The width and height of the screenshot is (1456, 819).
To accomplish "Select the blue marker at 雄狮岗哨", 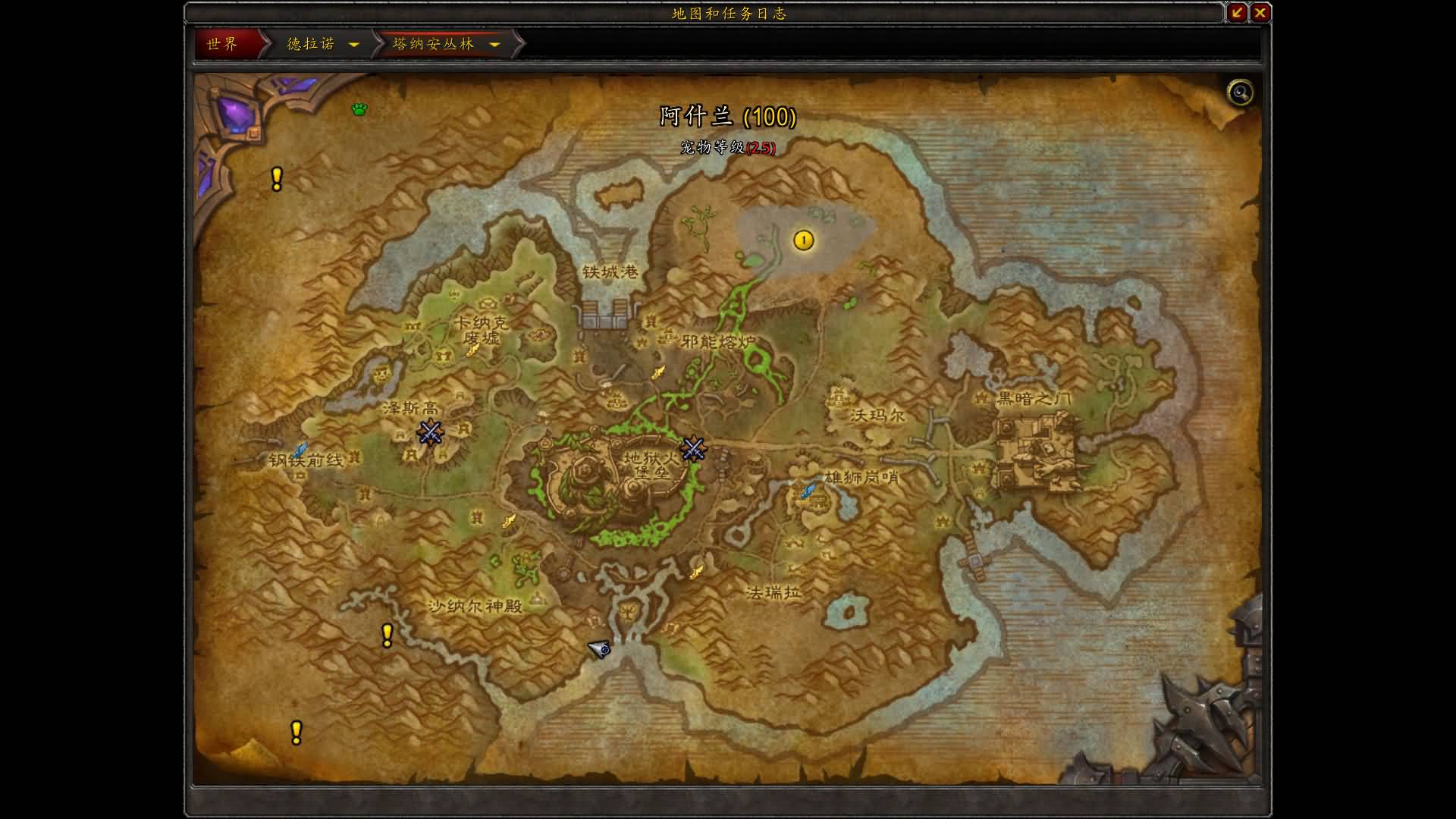I will tap(809, 491).
